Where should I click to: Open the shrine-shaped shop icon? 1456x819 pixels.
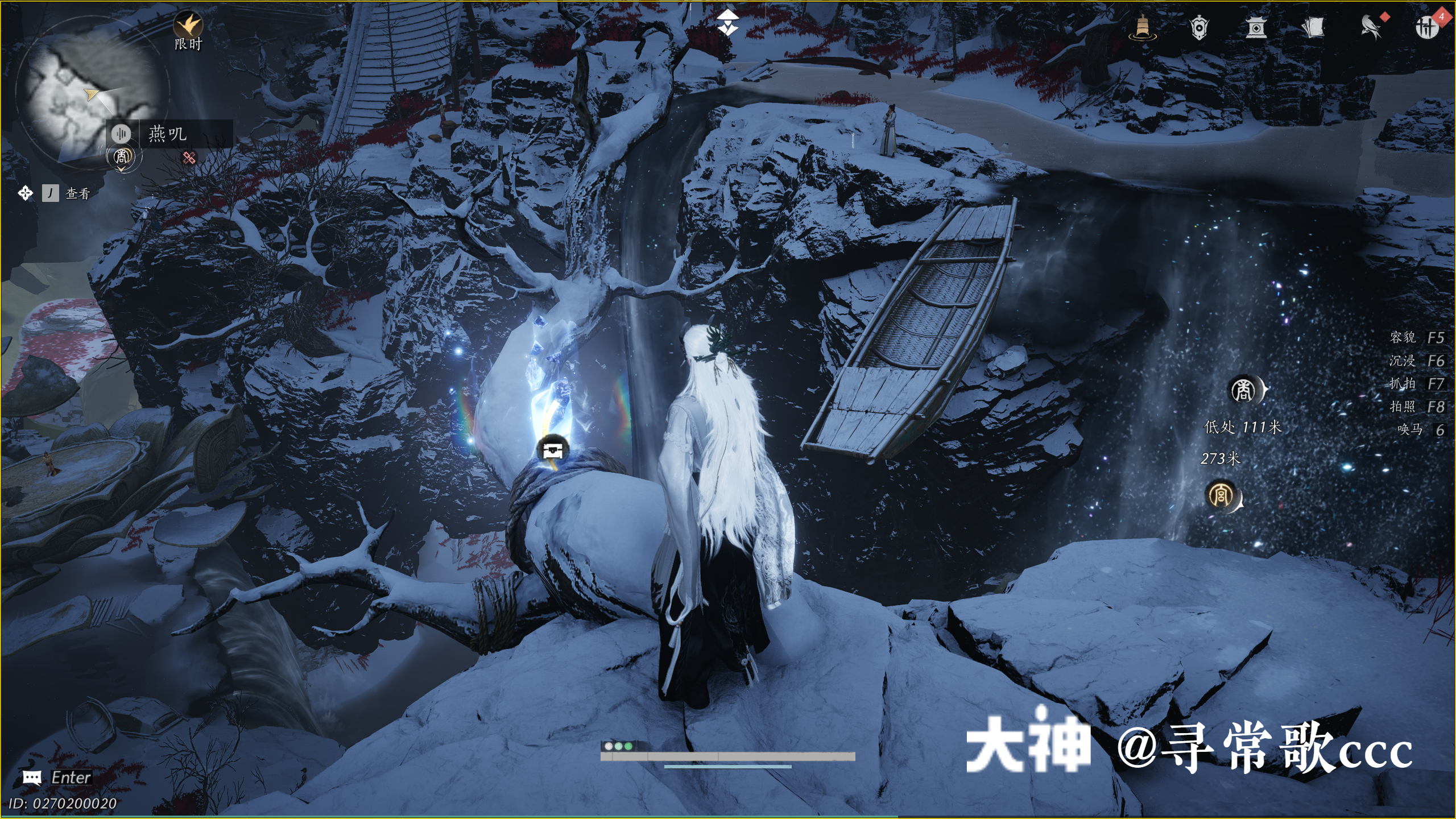(1256, 27)
